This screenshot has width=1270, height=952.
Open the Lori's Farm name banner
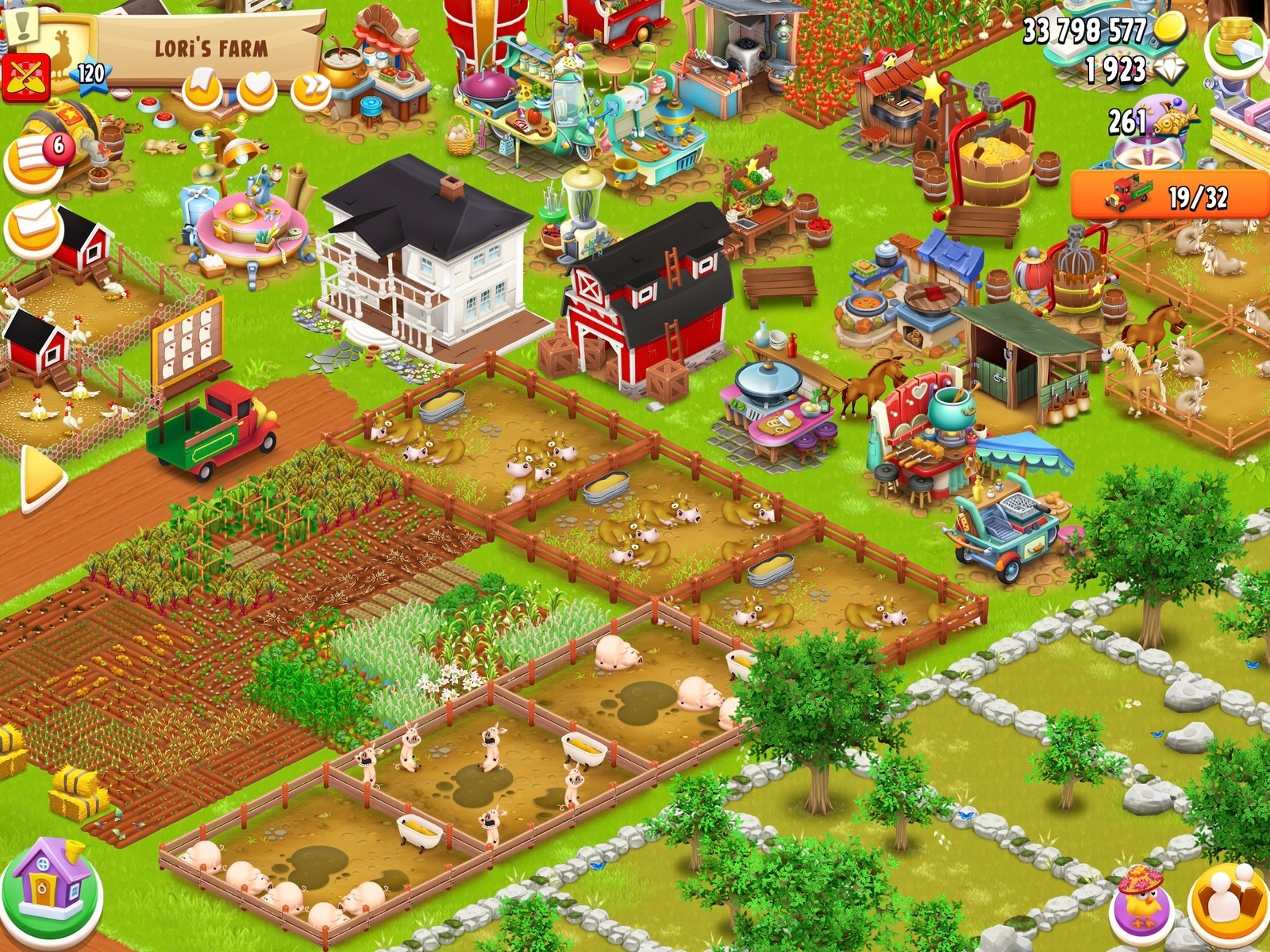211,48
